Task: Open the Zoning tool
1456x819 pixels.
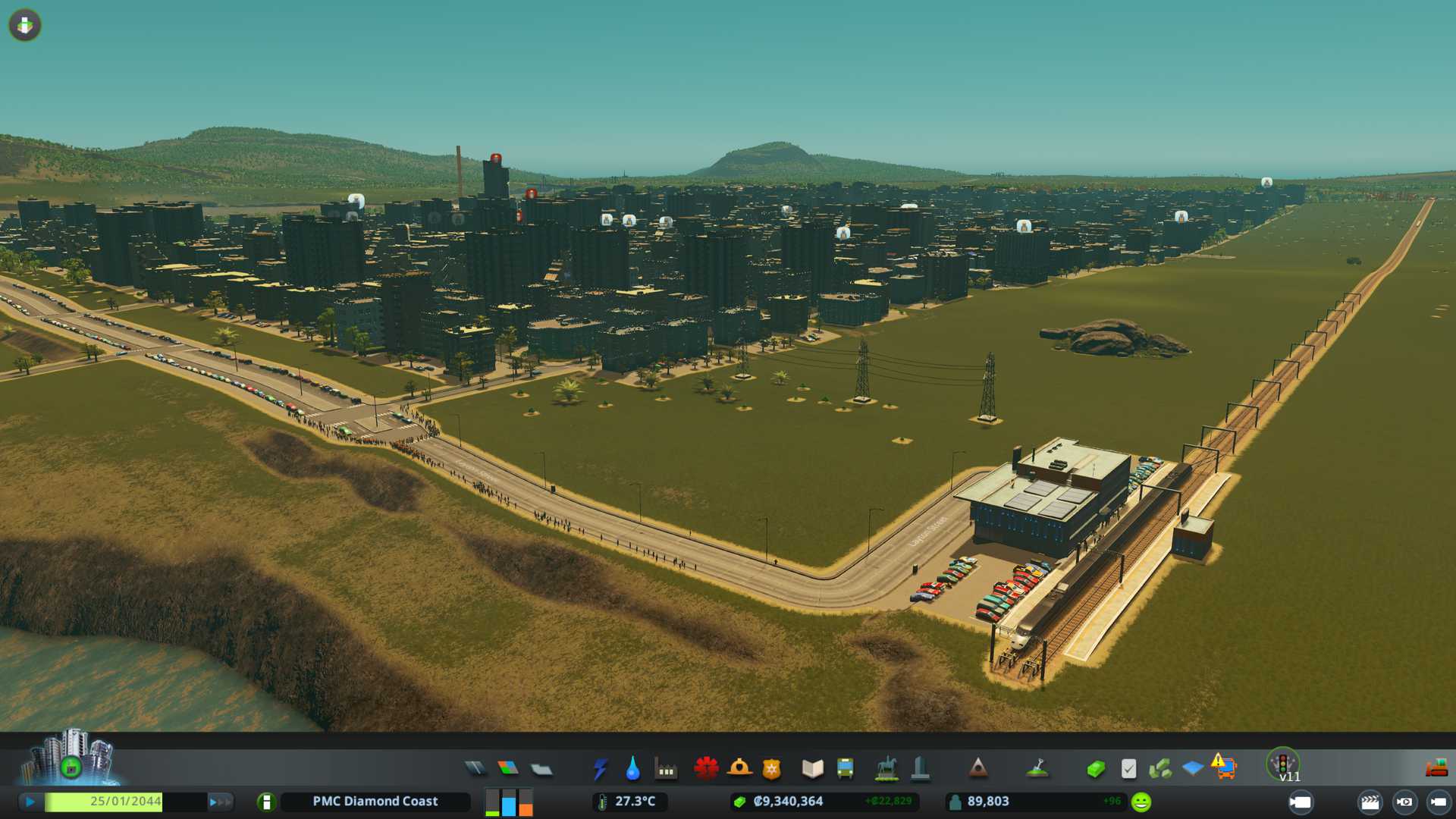Action: point(508,769)
